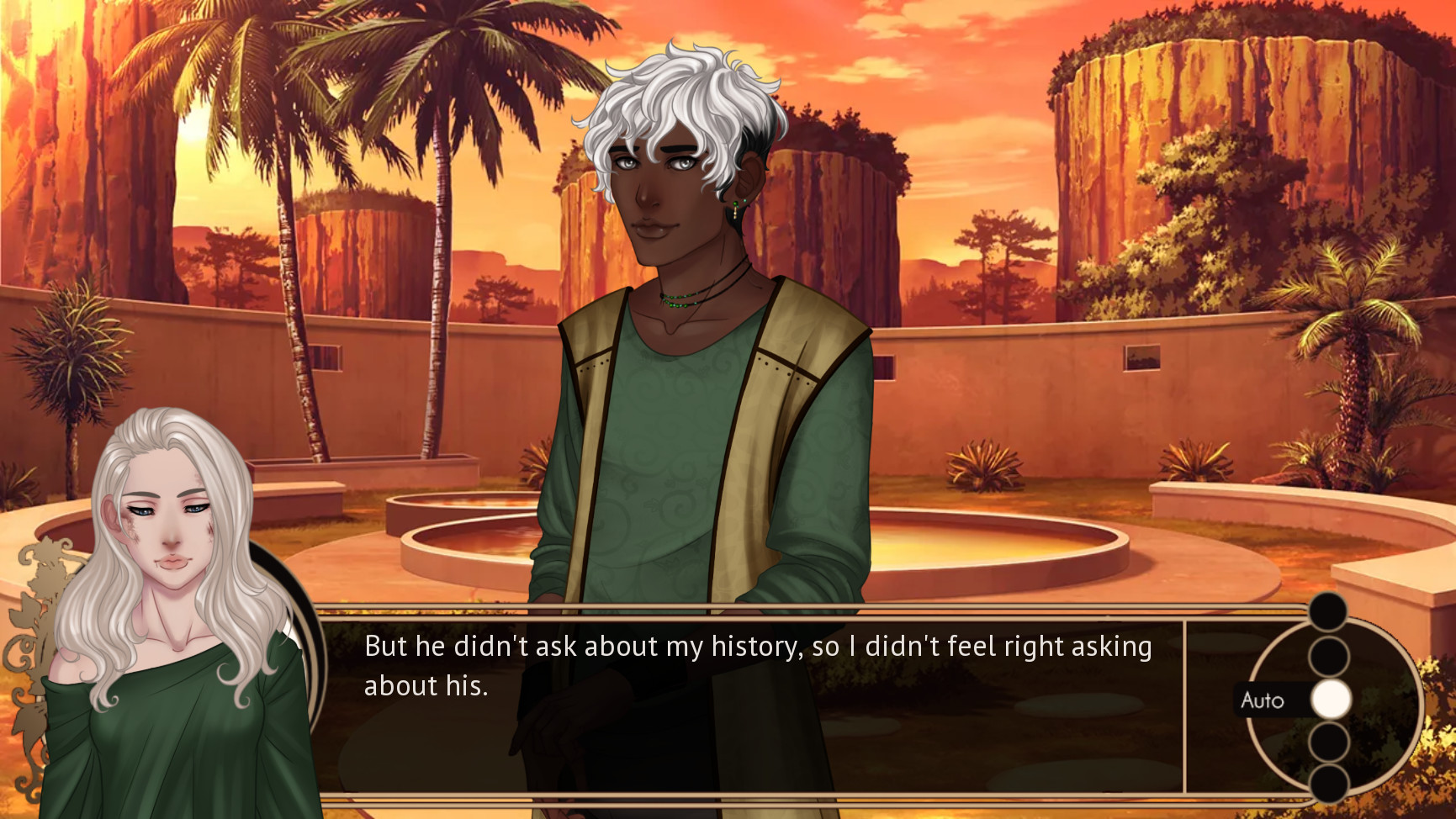Click the dialogue text about his history
Screen dimensions: 1456x819
coord(757,647)
